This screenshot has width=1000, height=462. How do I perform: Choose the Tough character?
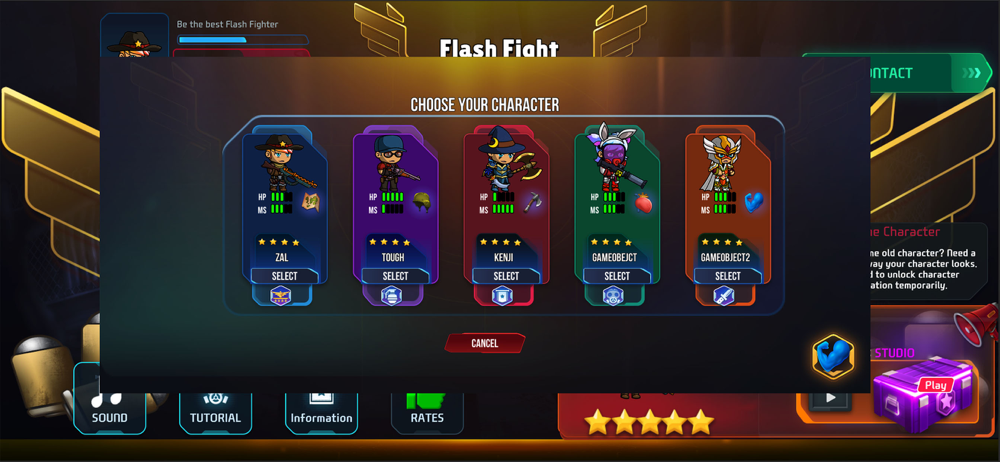395,276
